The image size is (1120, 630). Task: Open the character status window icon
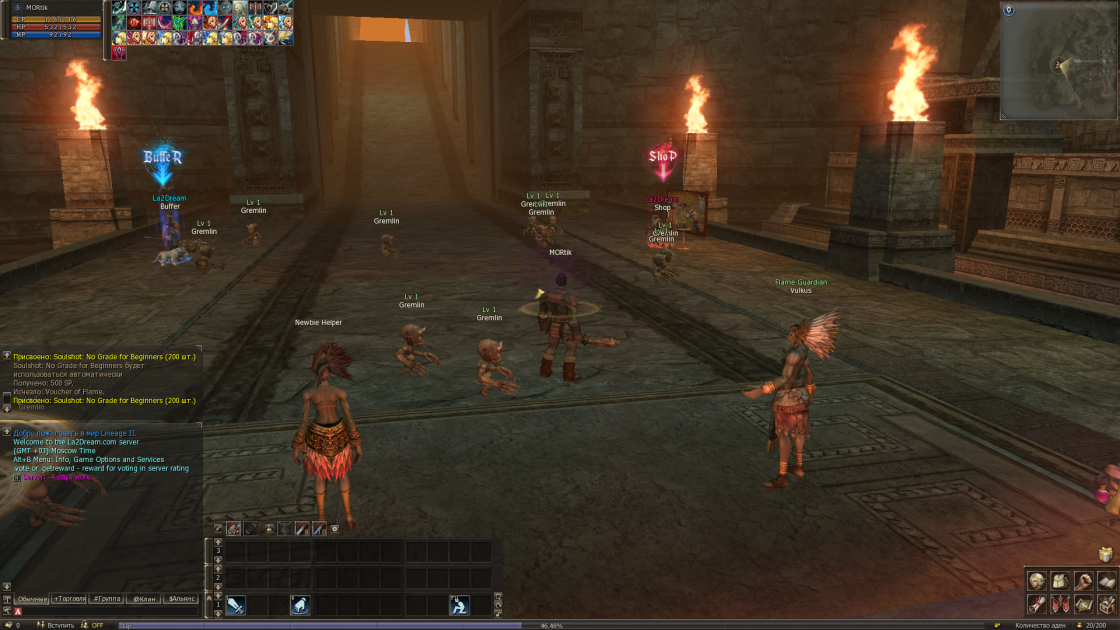(x=1037, y=581)
